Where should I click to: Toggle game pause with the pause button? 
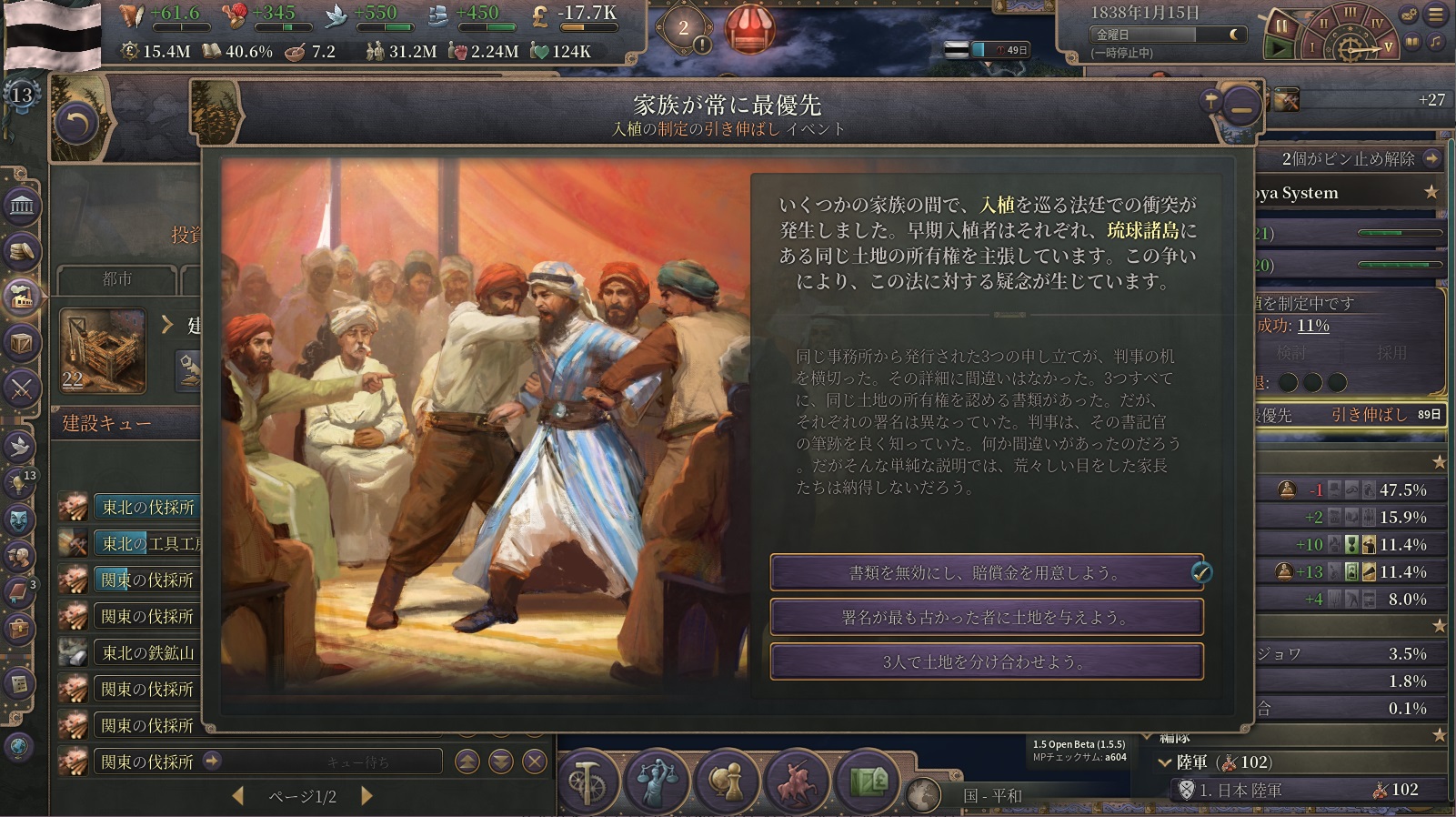pyautogui.click(x=1280, y=25)
